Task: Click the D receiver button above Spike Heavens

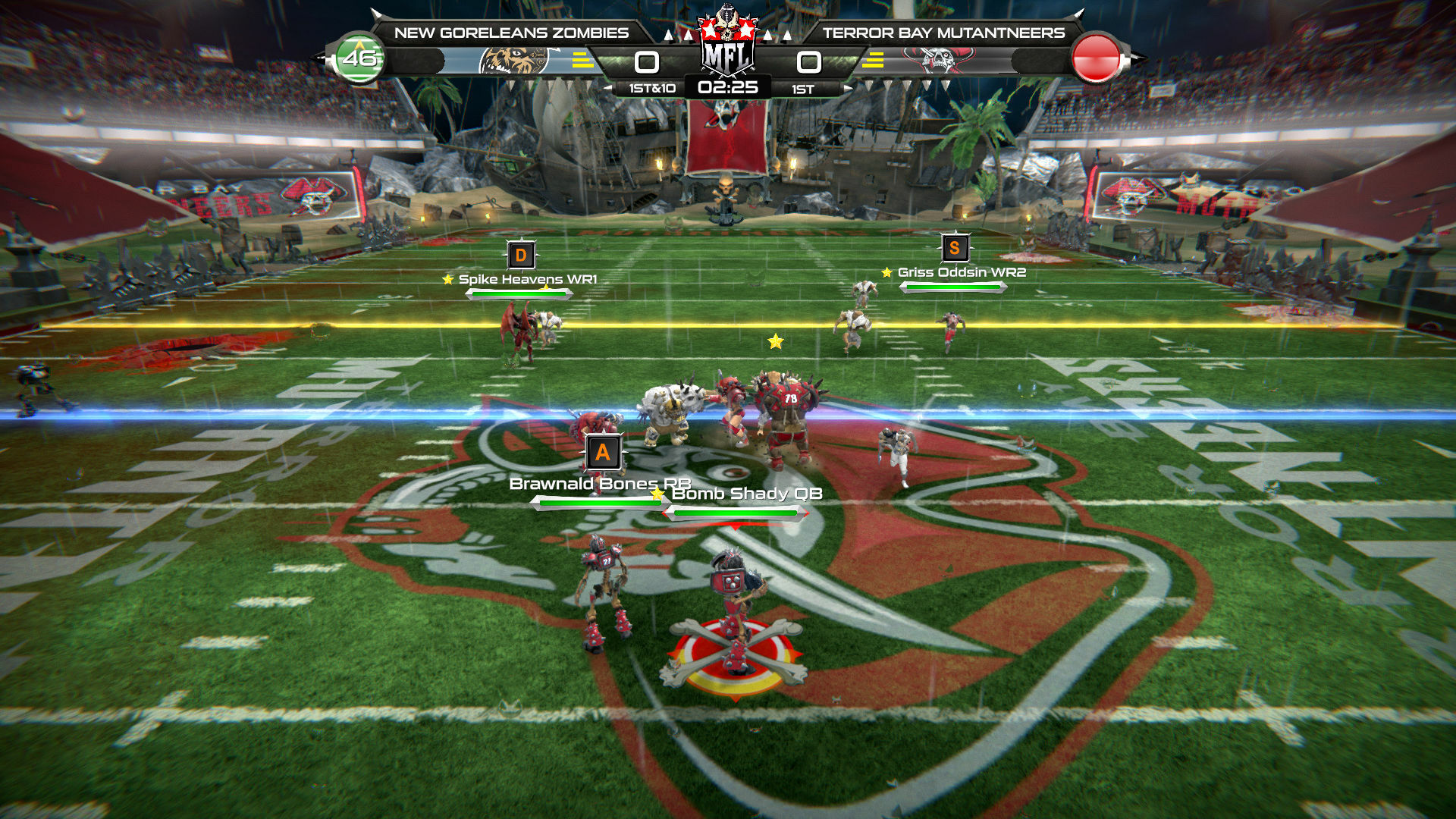Action: (521, 255)
